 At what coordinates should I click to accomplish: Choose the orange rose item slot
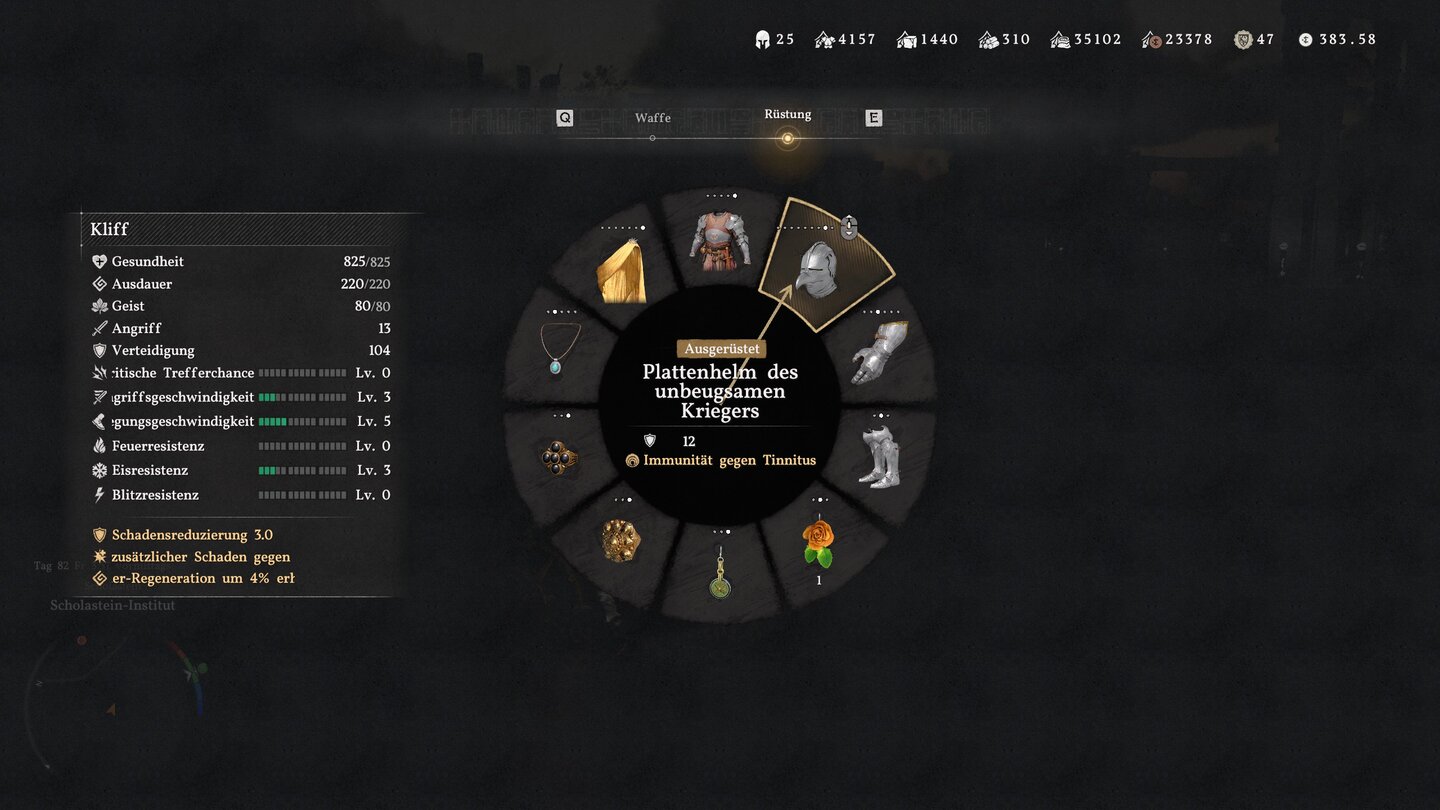pos(818,542)
